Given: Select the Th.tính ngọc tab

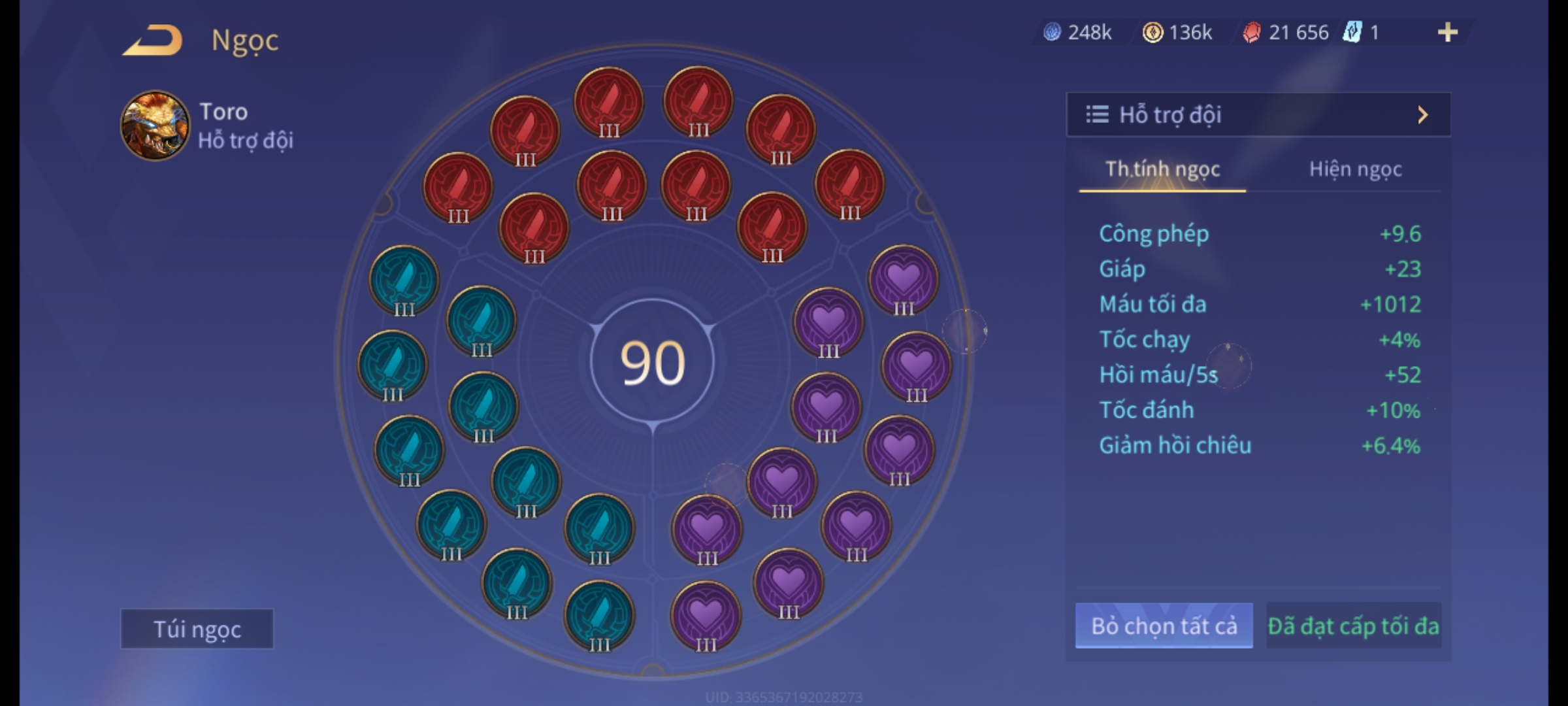Looking at the screenshot, I should (1162, 169).
